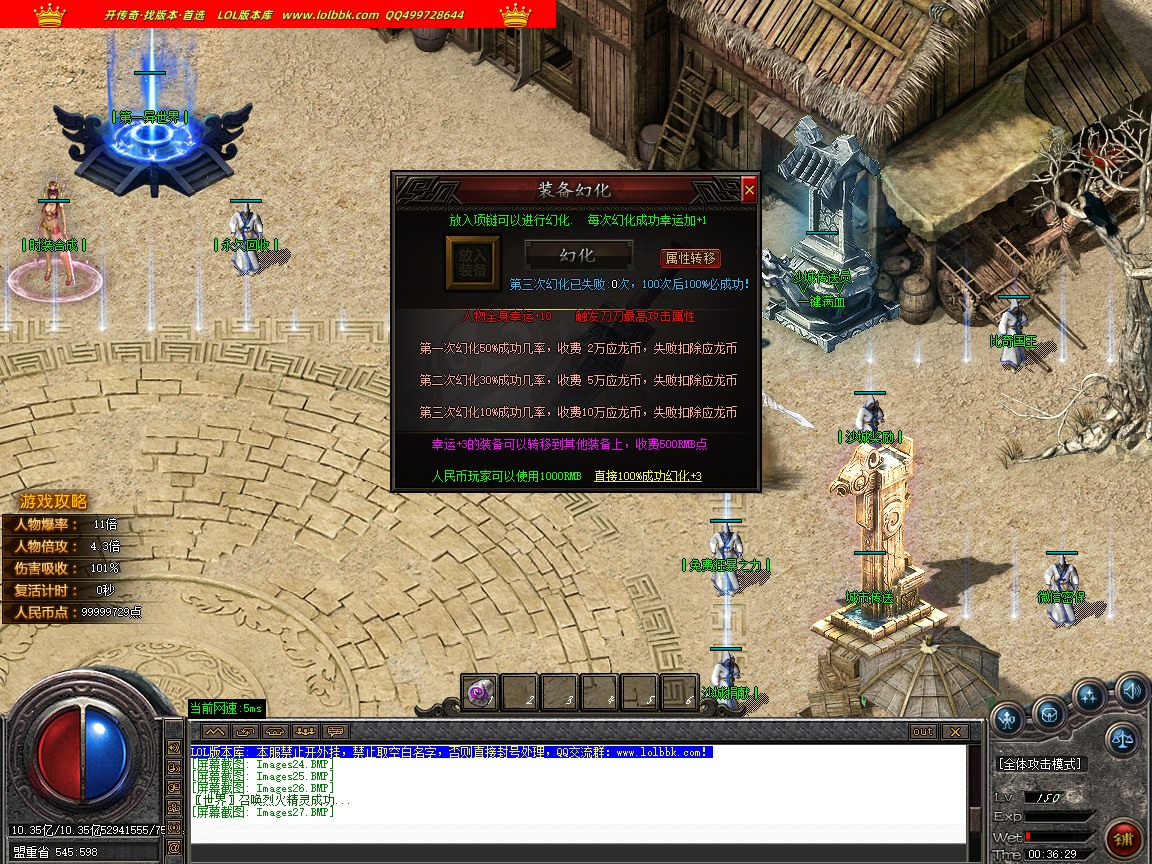
Task: Close the 装备幻化 dialog
Action: pyautogui.click(x=749, y=190)
